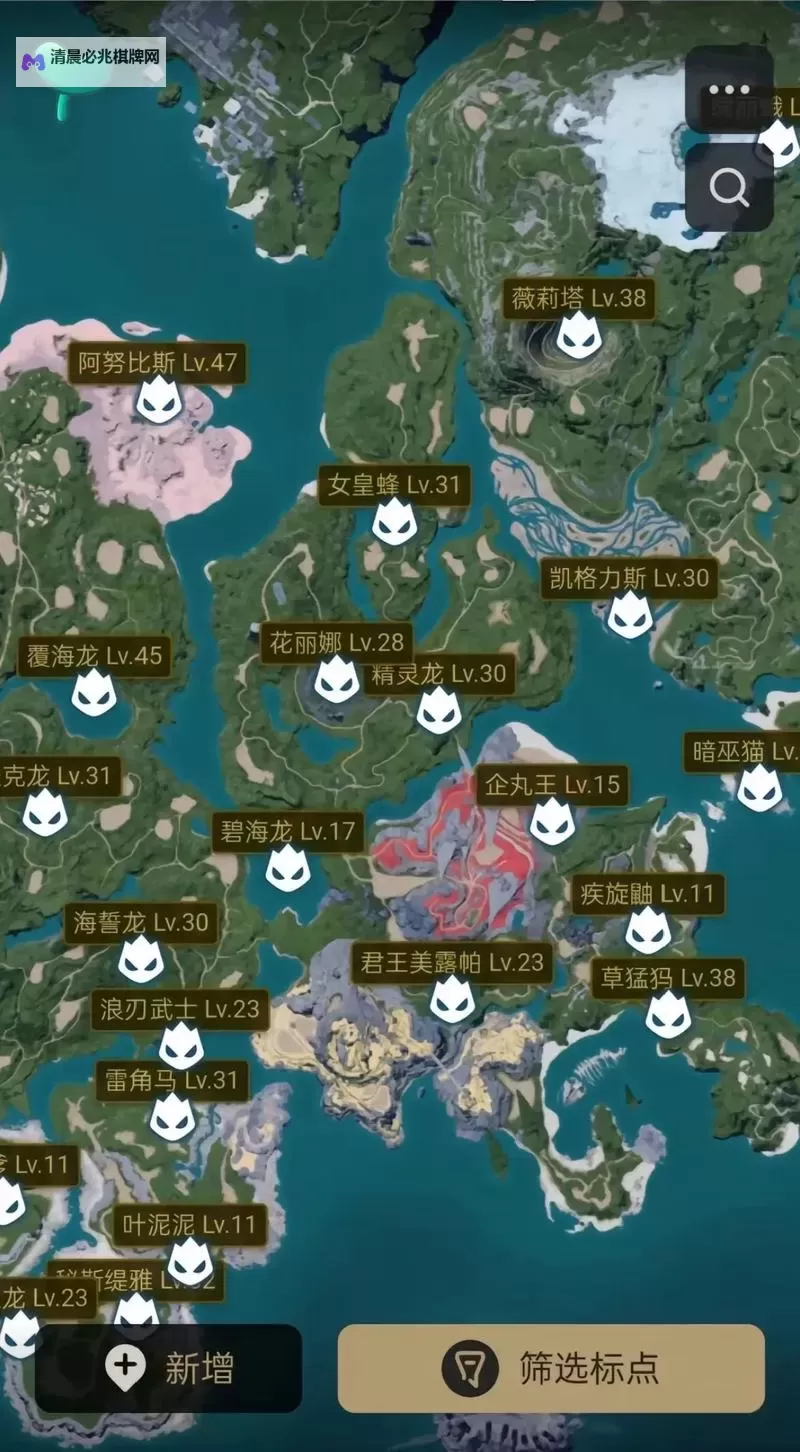Open the 筛选标点 filter markers button
This screenshot has height=1452, width=800.
tap(551, 1368)
